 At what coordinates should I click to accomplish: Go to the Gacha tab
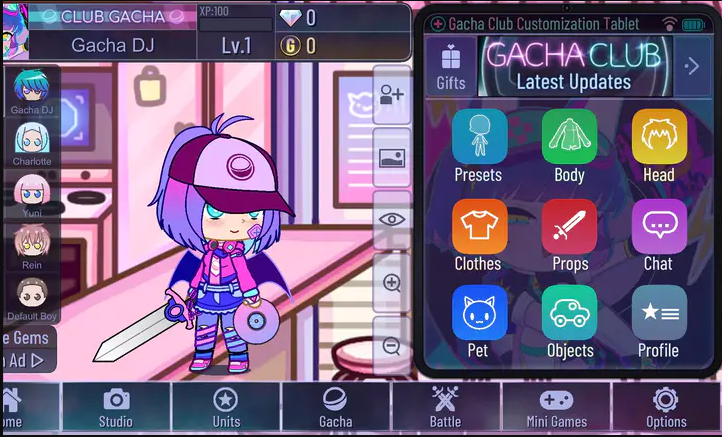[335, 407]
